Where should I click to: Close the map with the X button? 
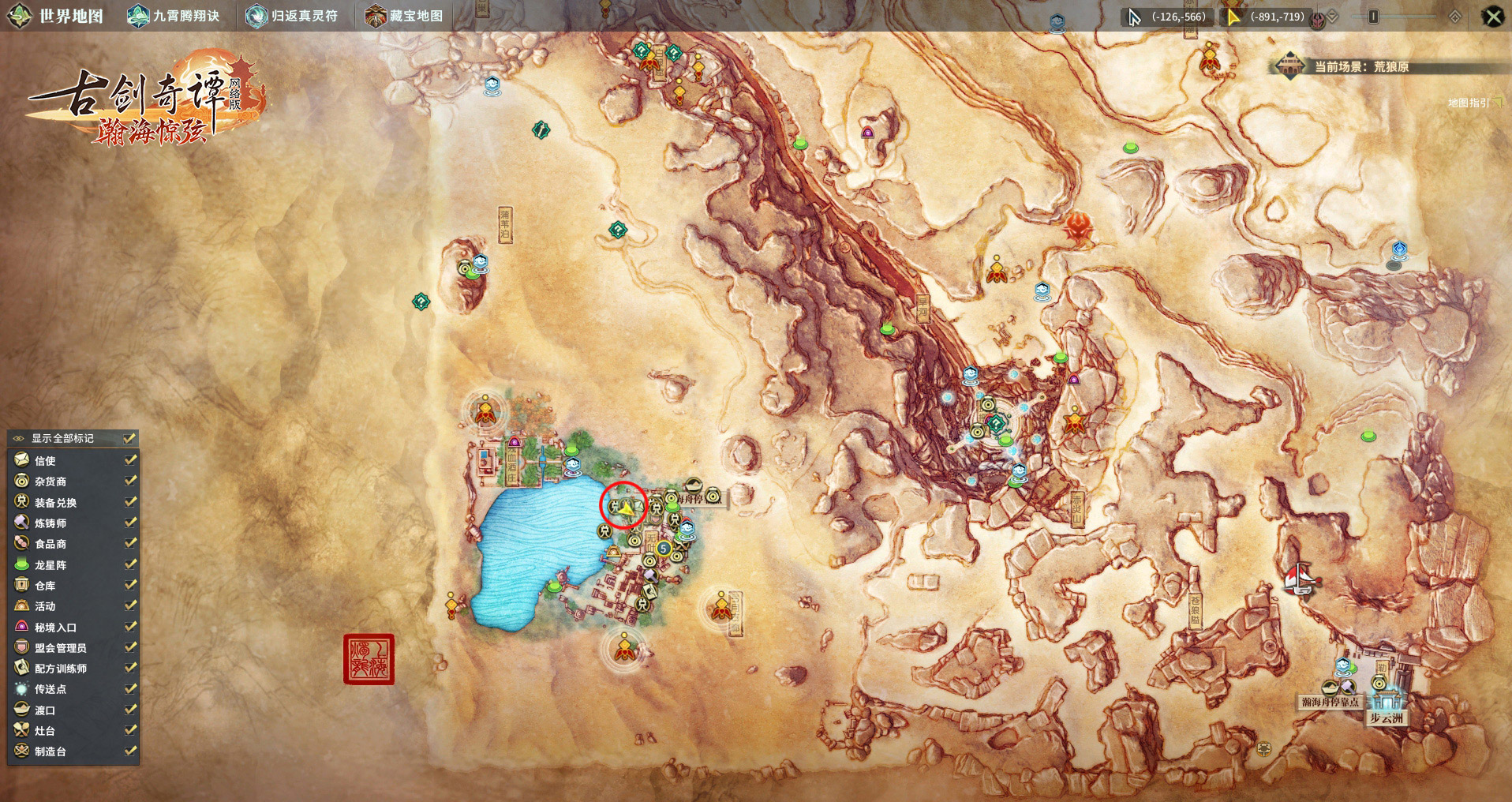pos(1493,17)
